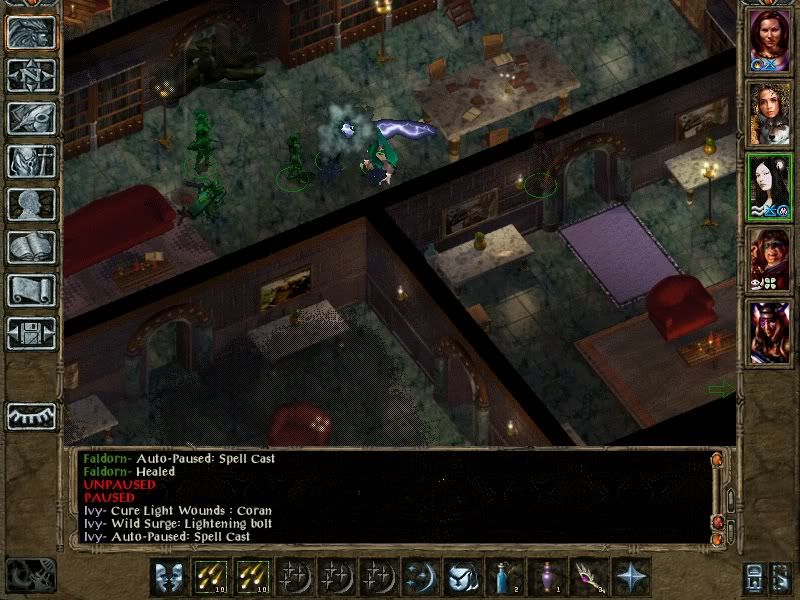Open the mage spellbook button
800x600 pixels.
31,247
